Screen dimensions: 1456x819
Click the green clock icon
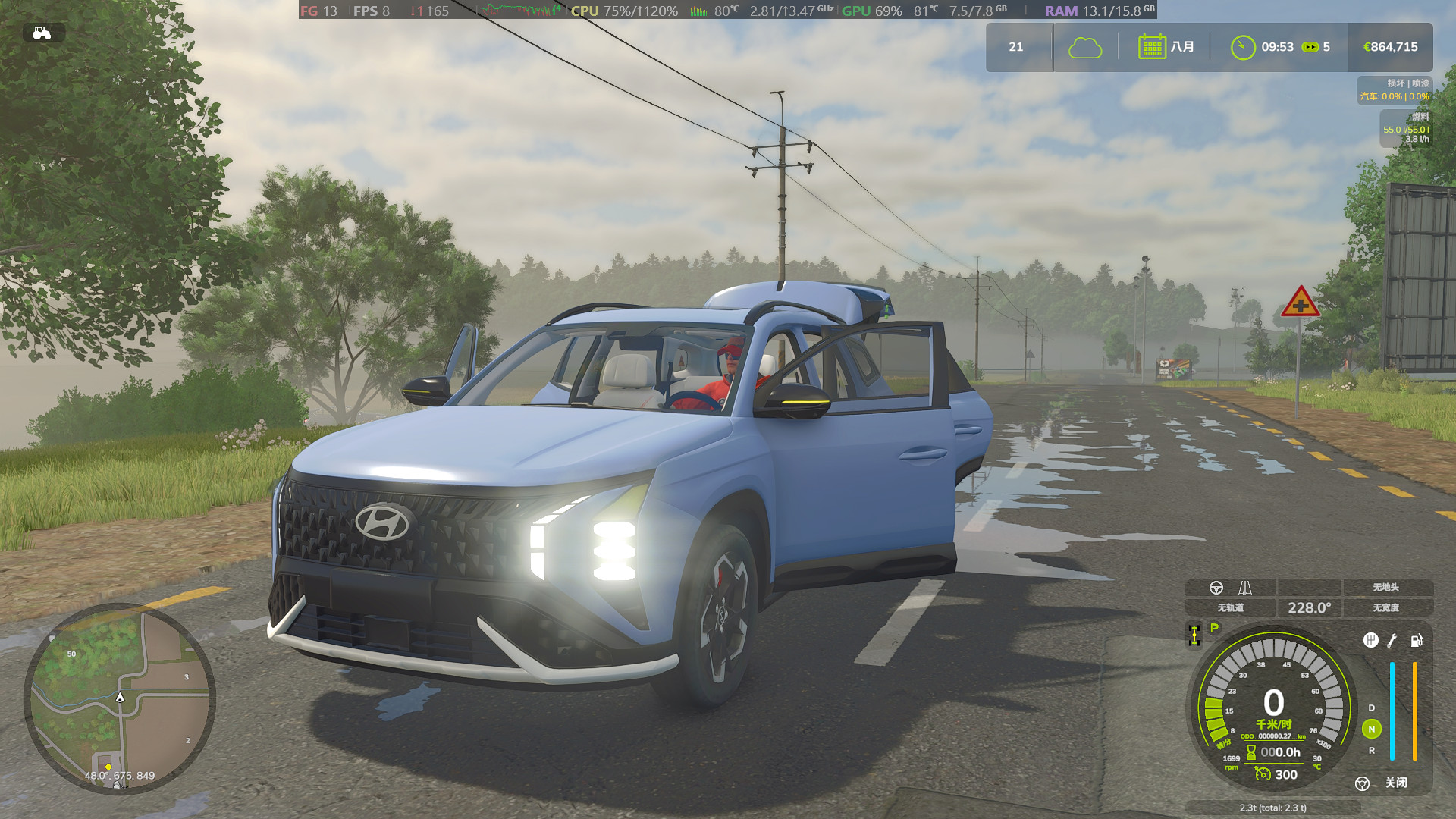point(1242,48)
